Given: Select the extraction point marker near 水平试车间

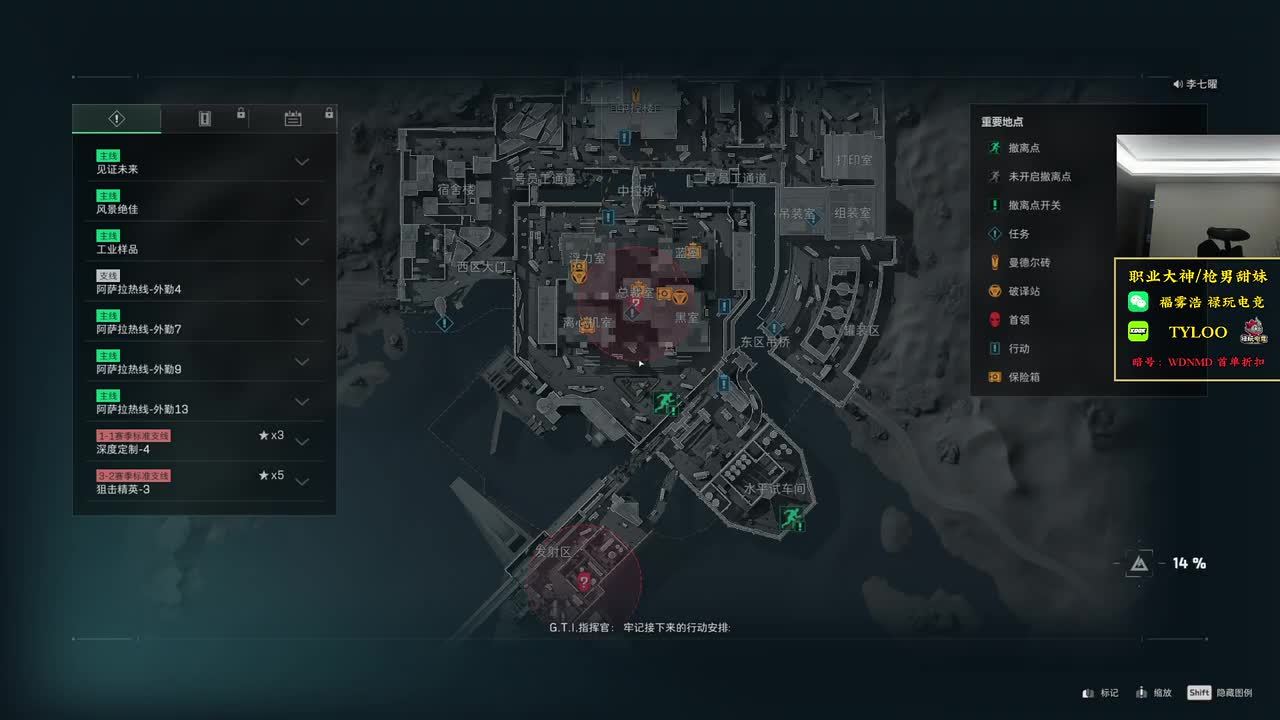Looking at the screenshot, I should (791, 517).
